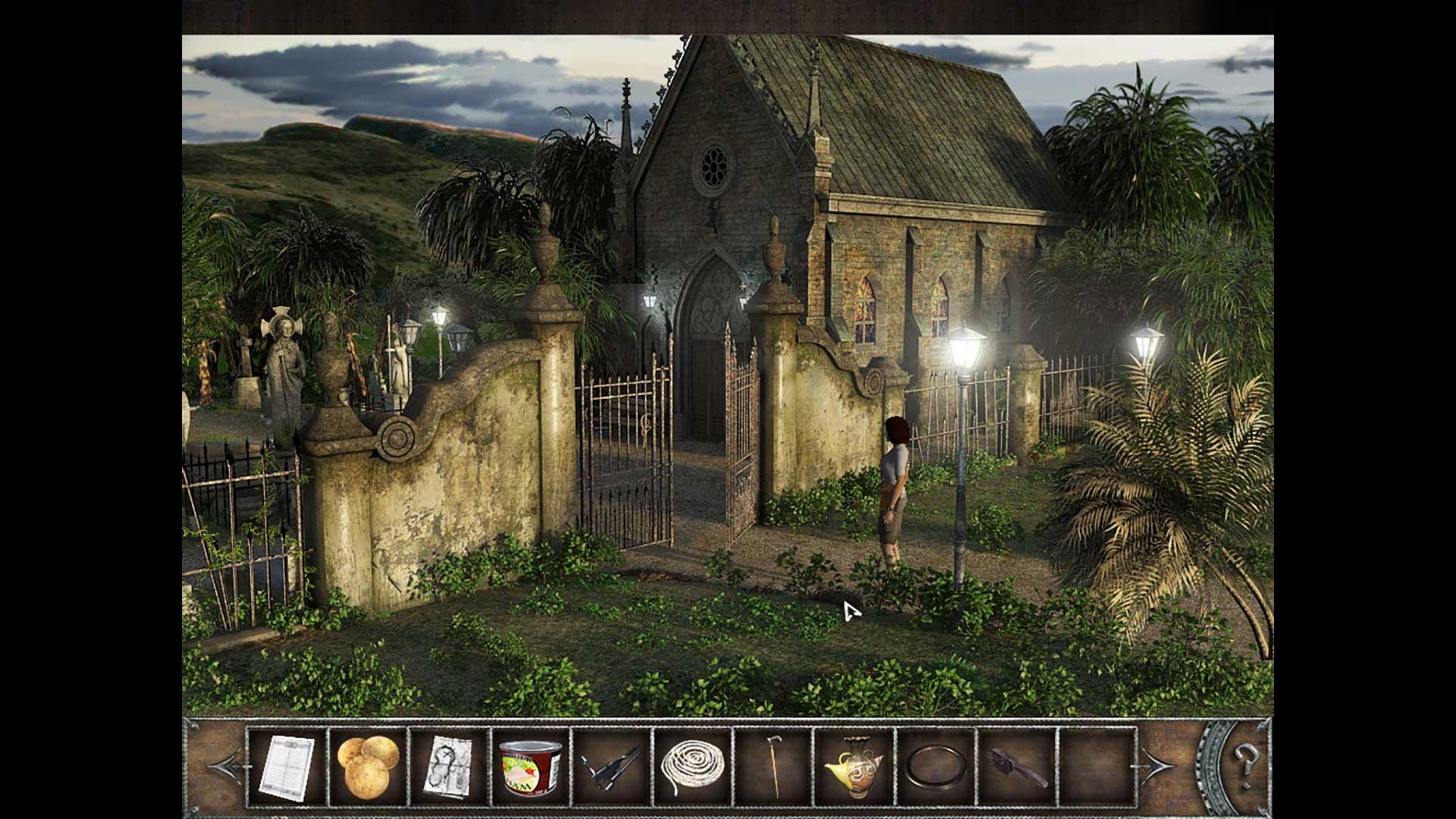This screenshot has width=1456, height=819.
Task: Select the walking cane item
Action: pyautogui.click(x=773, y=767)
